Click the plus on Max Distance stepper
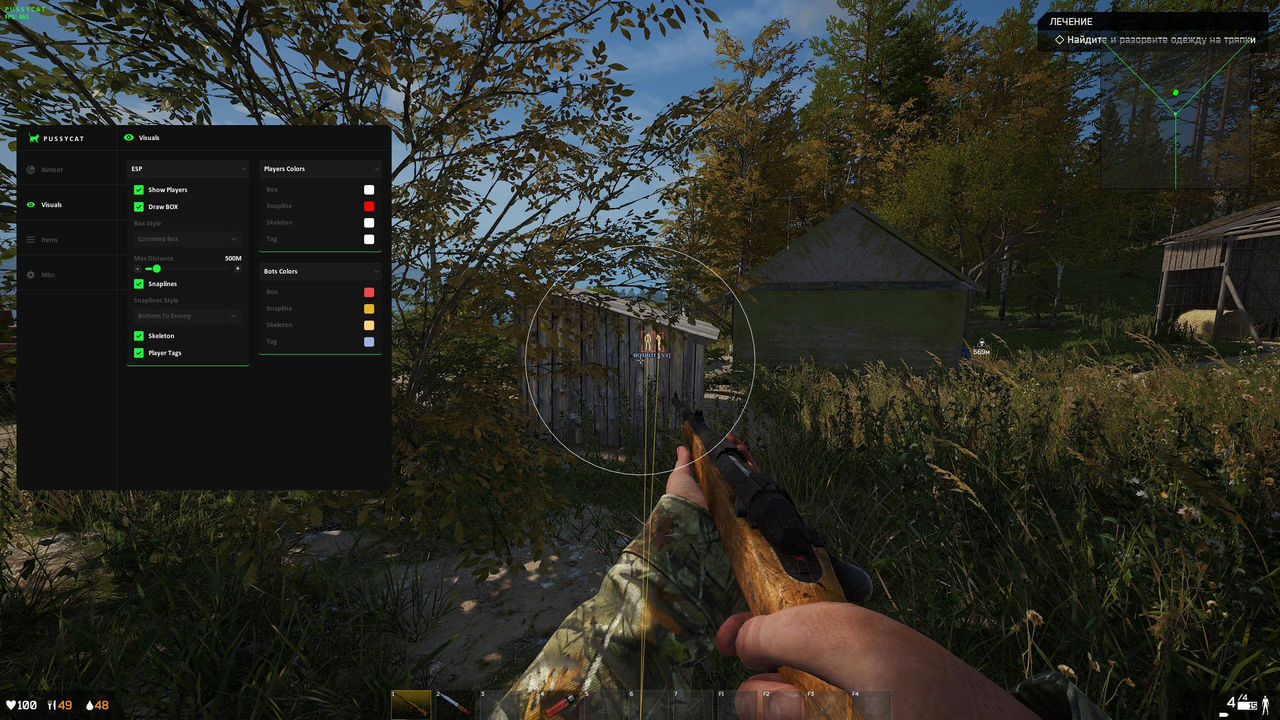The width and height of the screenshot is (1280, 720). click(237, 268)
